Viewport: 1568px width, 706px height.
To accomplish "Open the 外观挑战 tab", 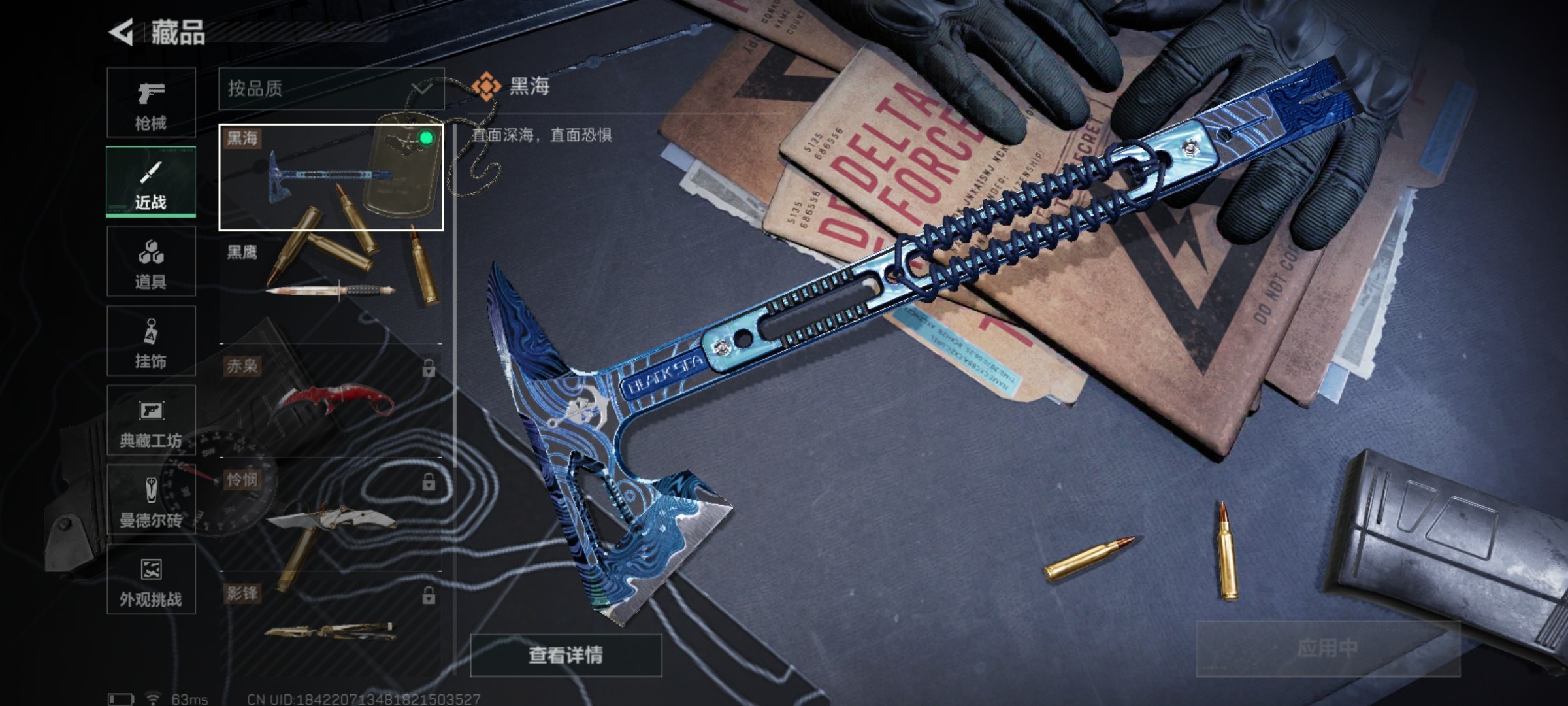I will (151, 580).
